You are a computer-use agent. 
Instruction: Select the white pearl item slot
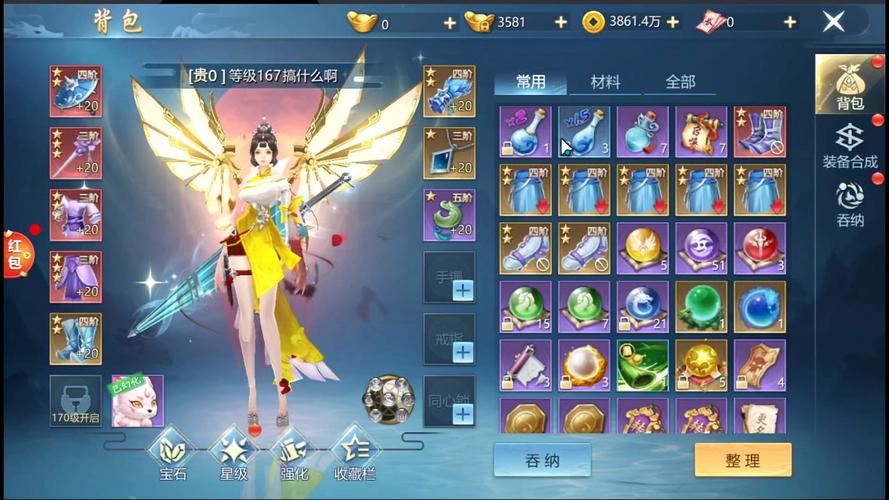[x=585, y=364]
